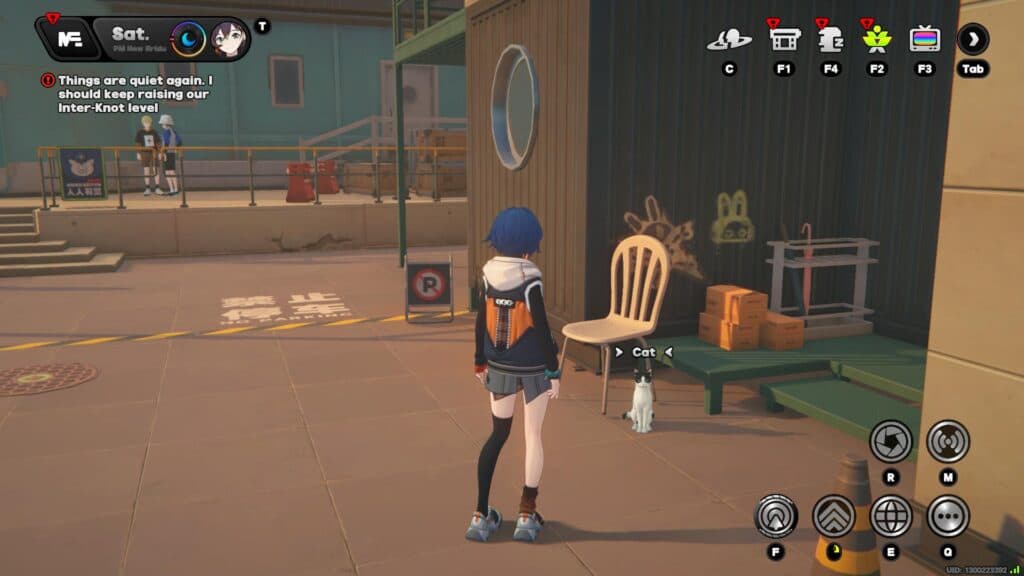1024x576 pixels.
Task: Click the chess knight silhouette icon
Action: [830, 40]
